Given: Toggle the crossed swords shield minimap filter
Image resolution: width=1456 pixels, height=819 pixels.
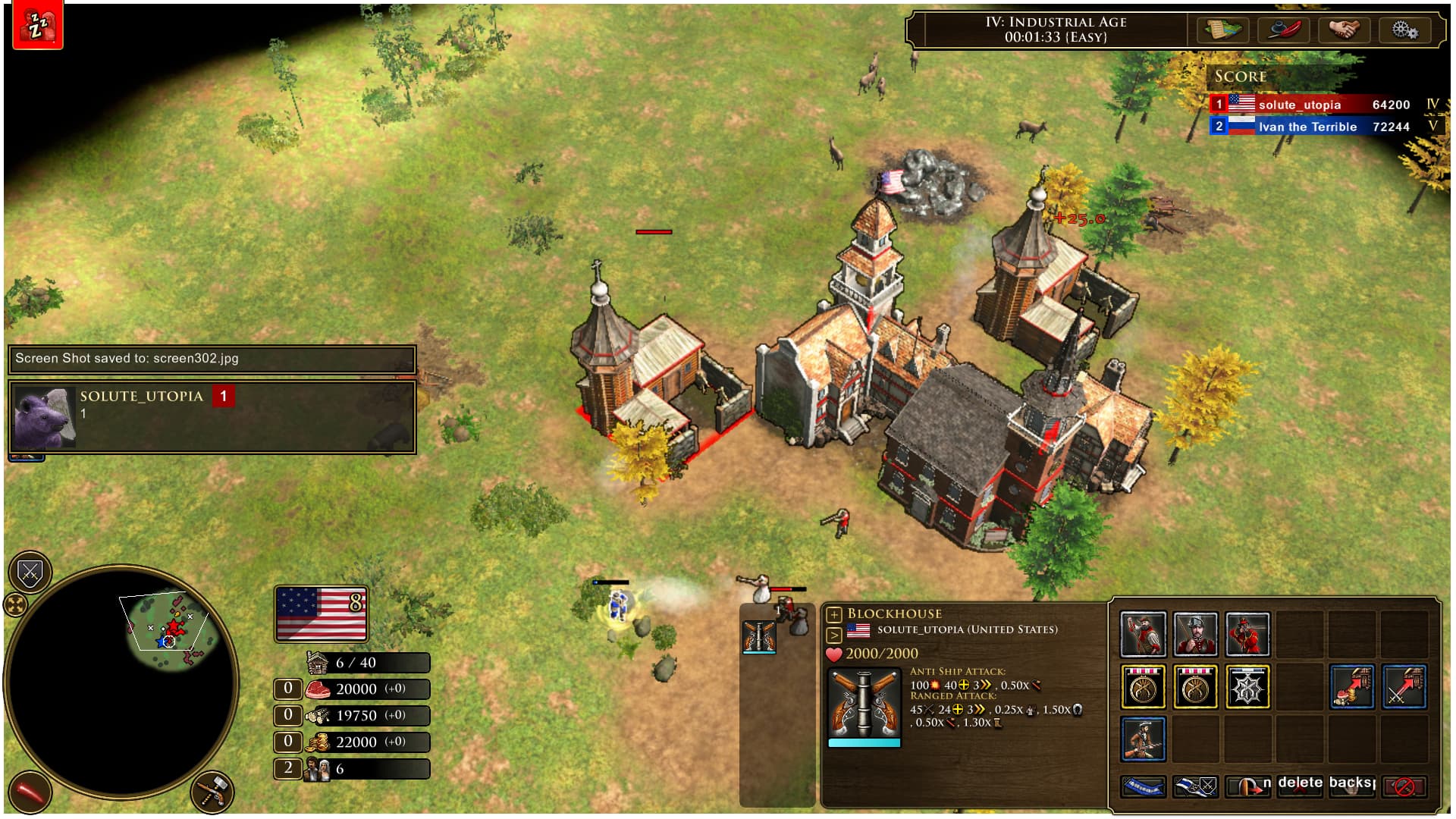Looking at the screenshot, I should (30, 573).
